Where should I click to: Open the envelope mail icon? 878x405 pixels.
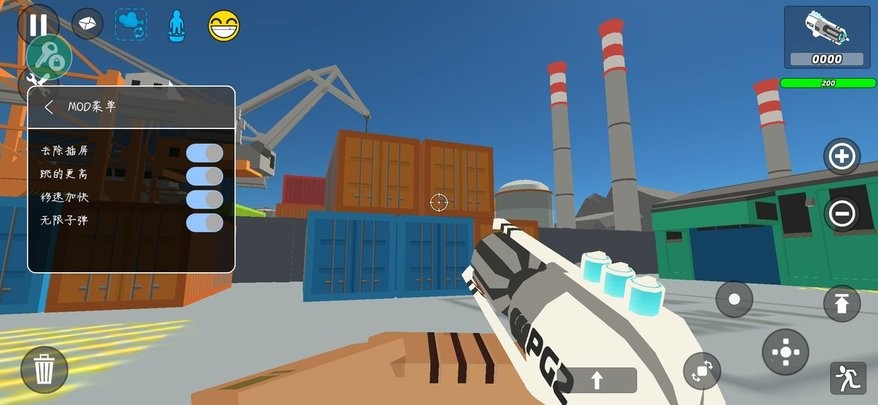pyautogui.click(x=88, y=24)
